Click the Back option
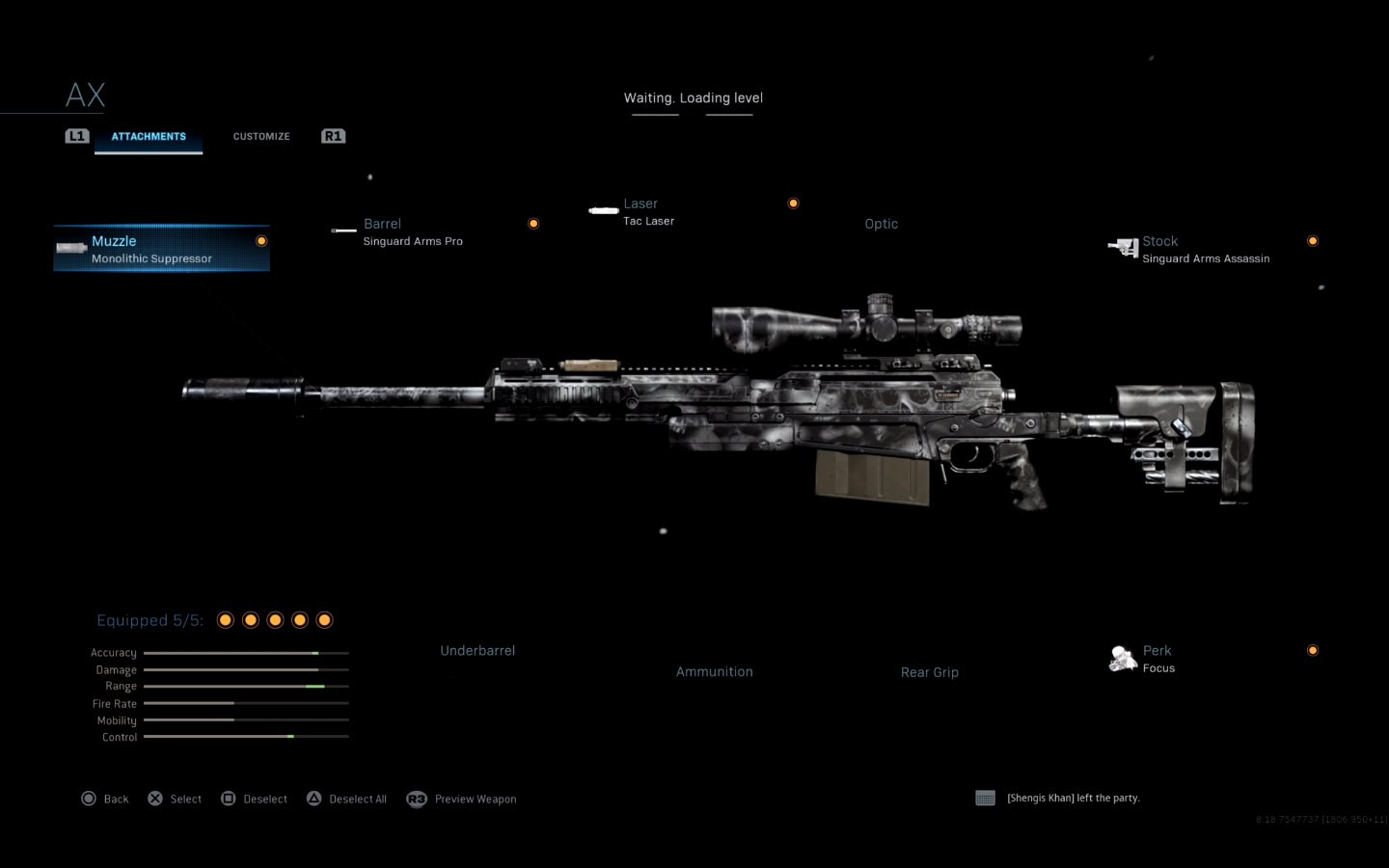 pyautogui.click(x=105, y=799)
